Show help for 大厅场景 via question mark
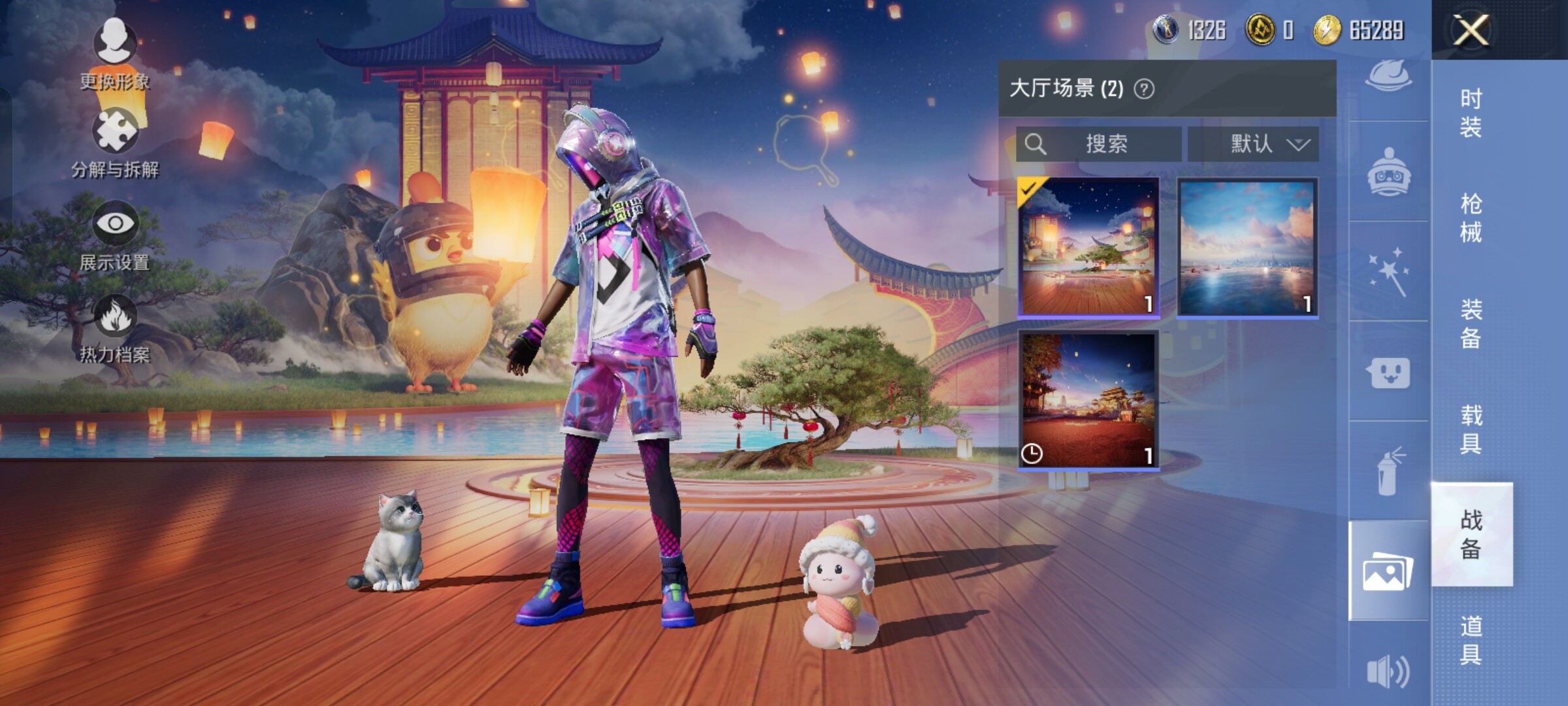 coord(1144,89)
